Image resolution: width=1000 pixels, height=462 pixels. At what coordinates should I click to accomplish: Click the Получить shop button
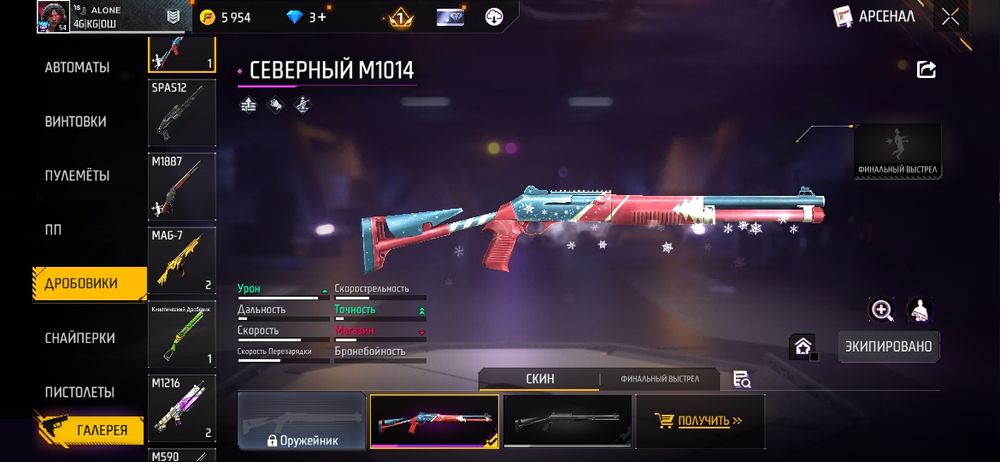[x=700, y=420]
